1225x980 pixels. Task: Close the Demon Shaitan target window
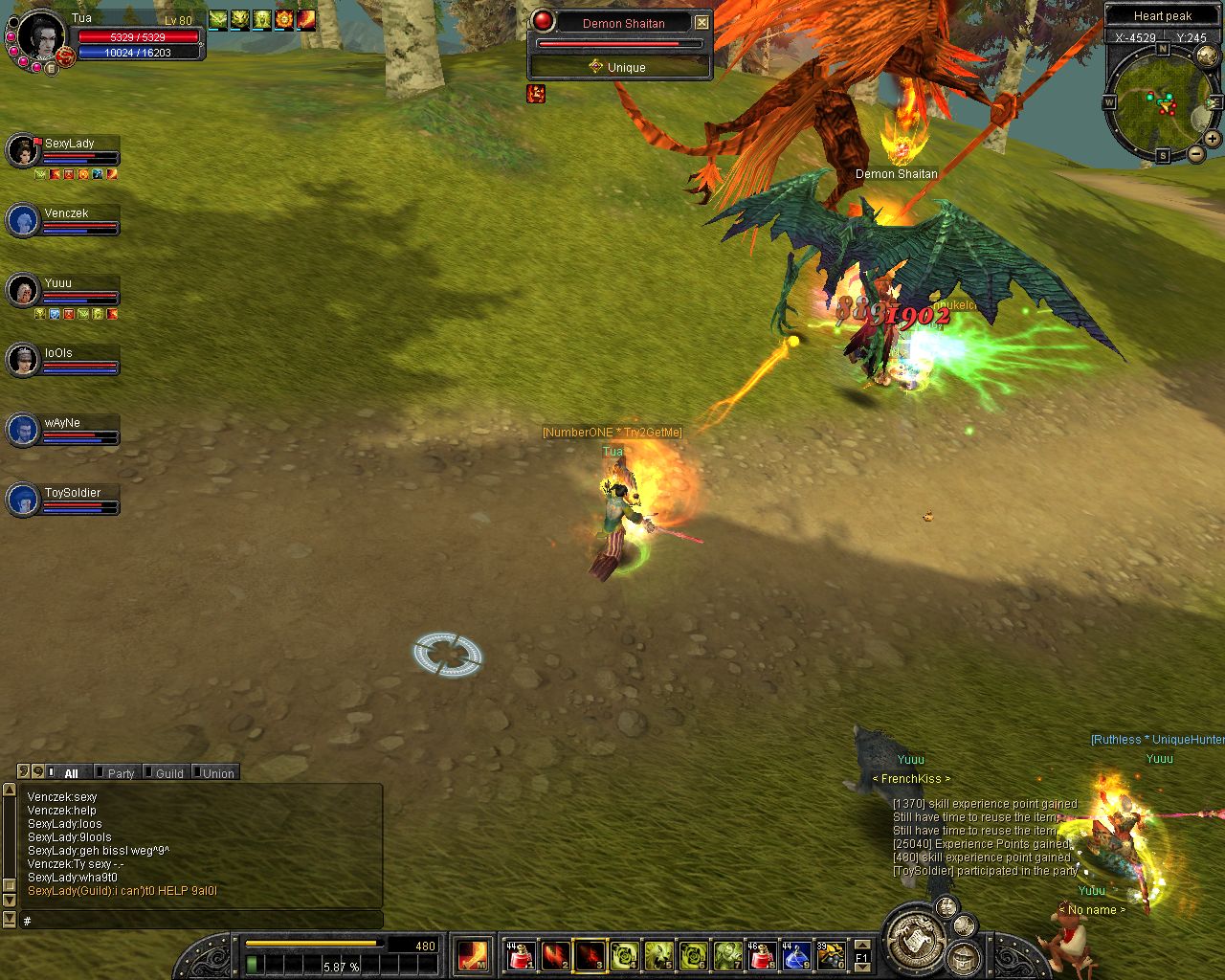[x=702, y=22]
